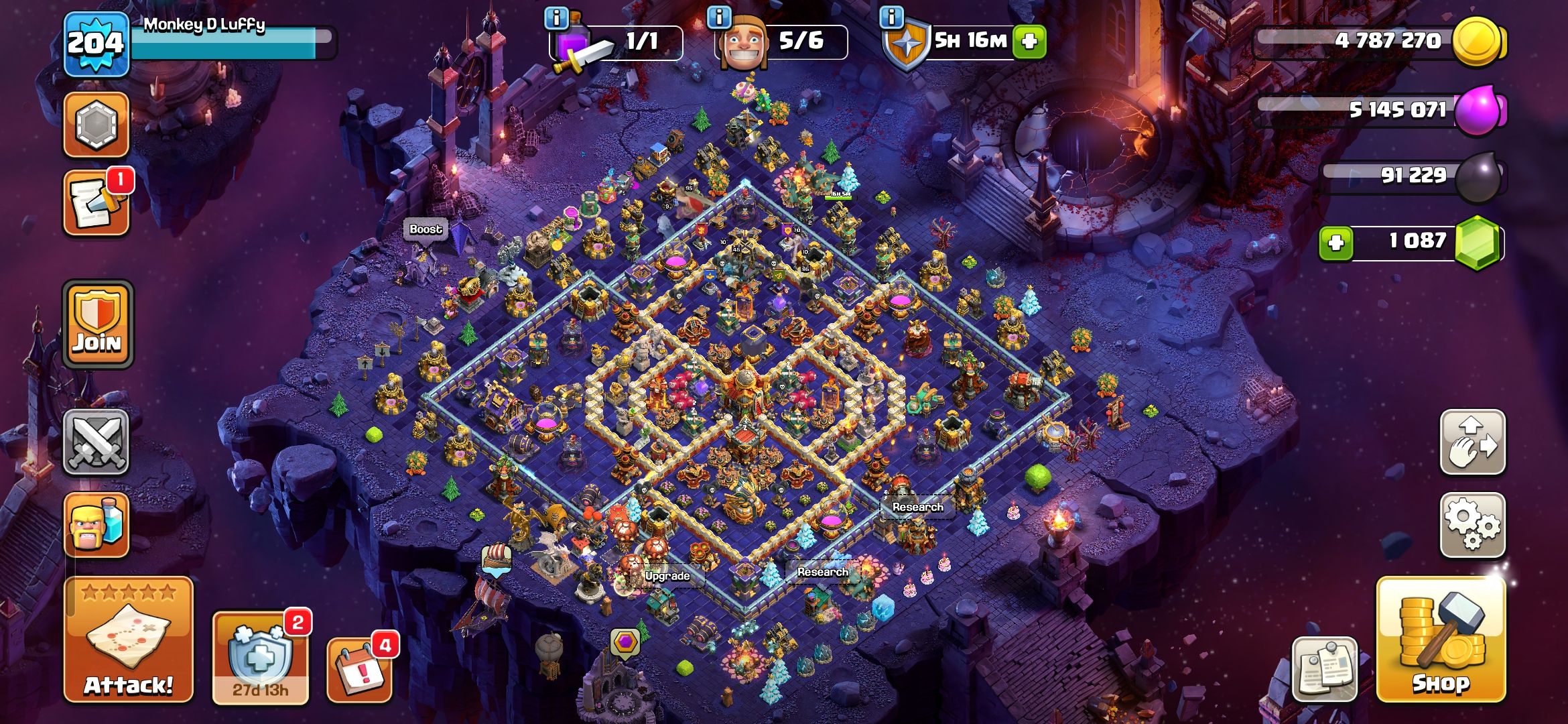
Task: Tap the Attack! button
Action: tap(128, 640)
